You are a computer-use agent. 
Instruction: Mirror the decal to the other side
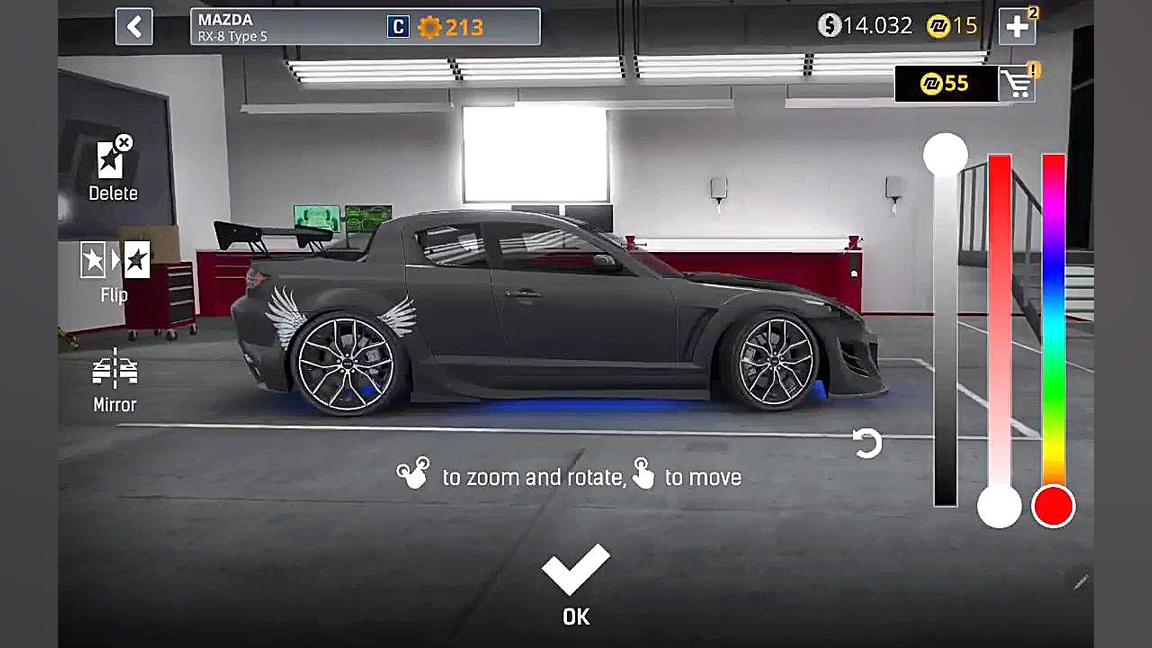tap(115, 380)
